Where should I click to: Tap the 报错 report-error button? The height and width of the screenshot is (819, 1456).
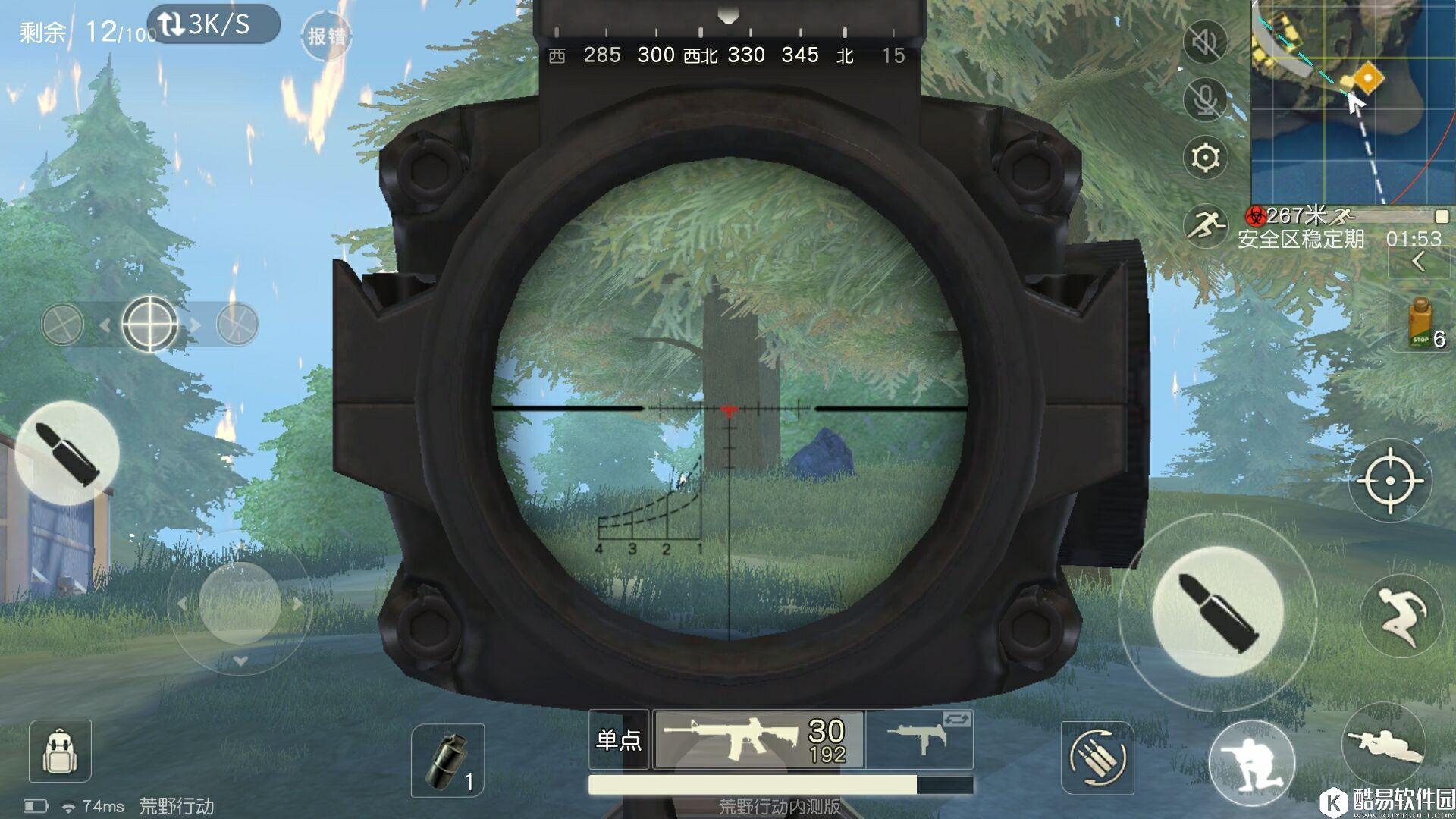[327, 36]
